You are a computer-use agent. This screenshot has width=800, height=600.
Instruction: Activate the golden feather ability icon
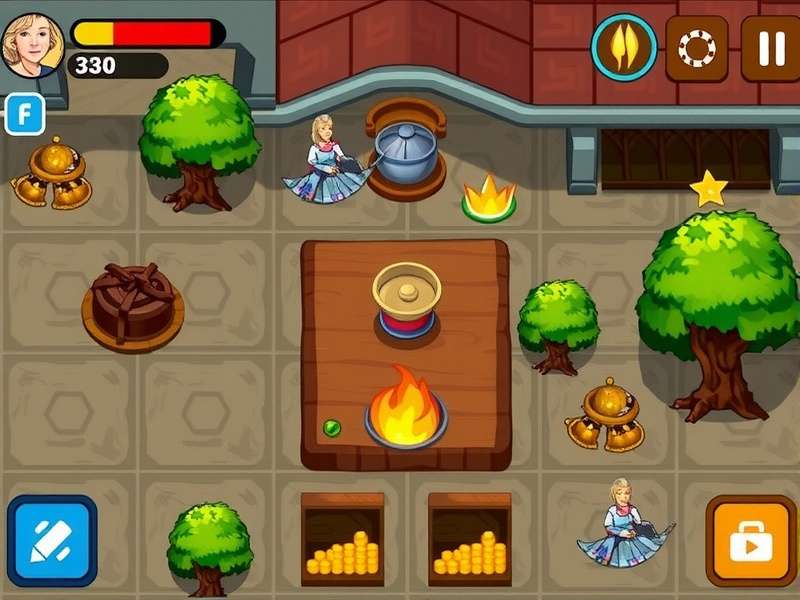pyautogui.click(x=623, y=47)
